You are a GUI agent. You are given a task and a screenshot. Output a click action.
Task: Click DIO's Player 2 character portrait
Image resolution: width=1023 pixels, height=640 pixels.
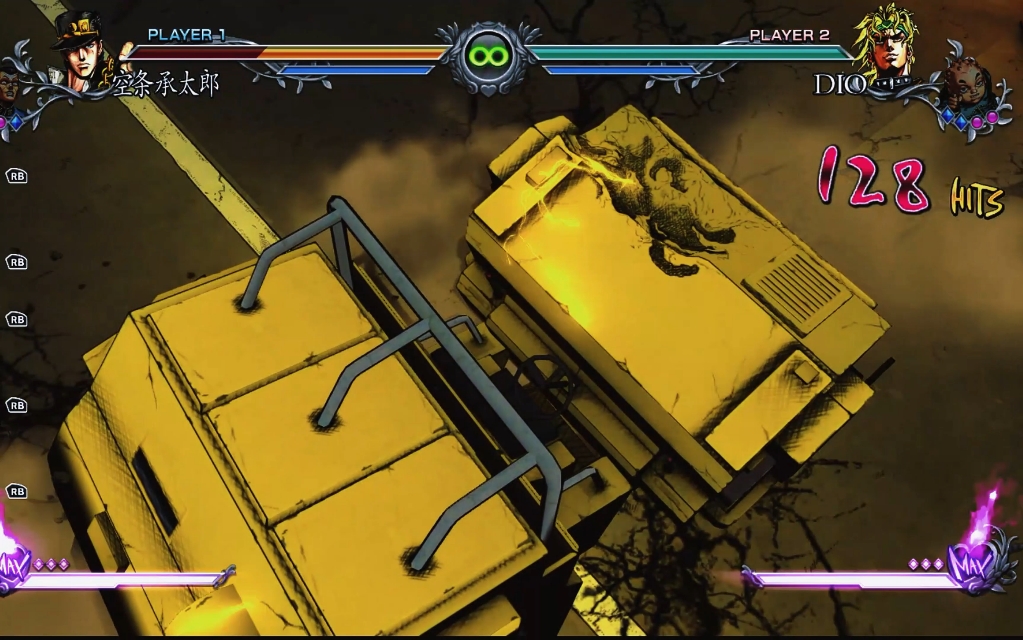pyautogui.click(x=886, y=44)
